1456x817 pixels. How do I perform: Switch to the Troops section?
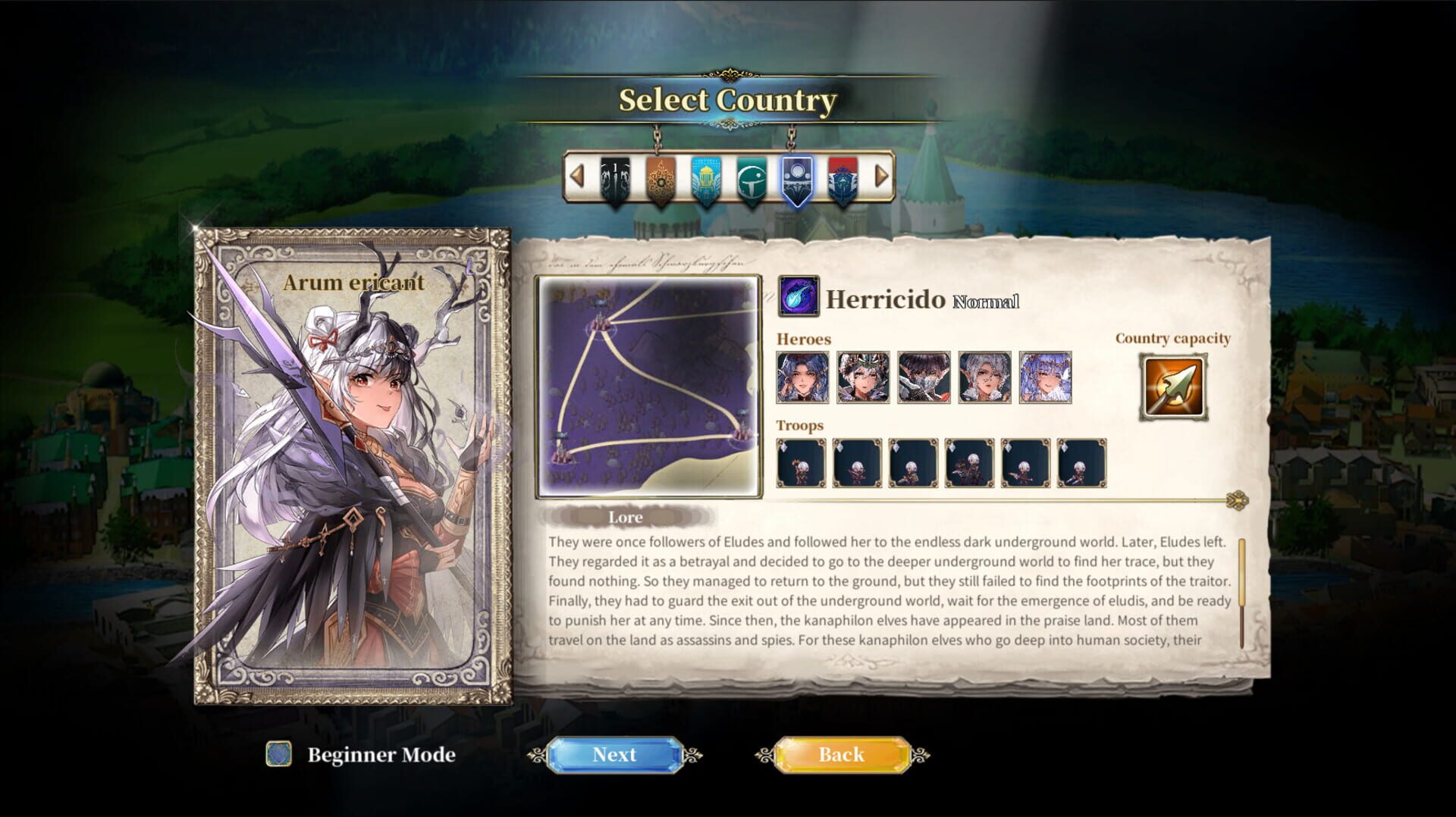pyautogui.click(x=798, y=425)
